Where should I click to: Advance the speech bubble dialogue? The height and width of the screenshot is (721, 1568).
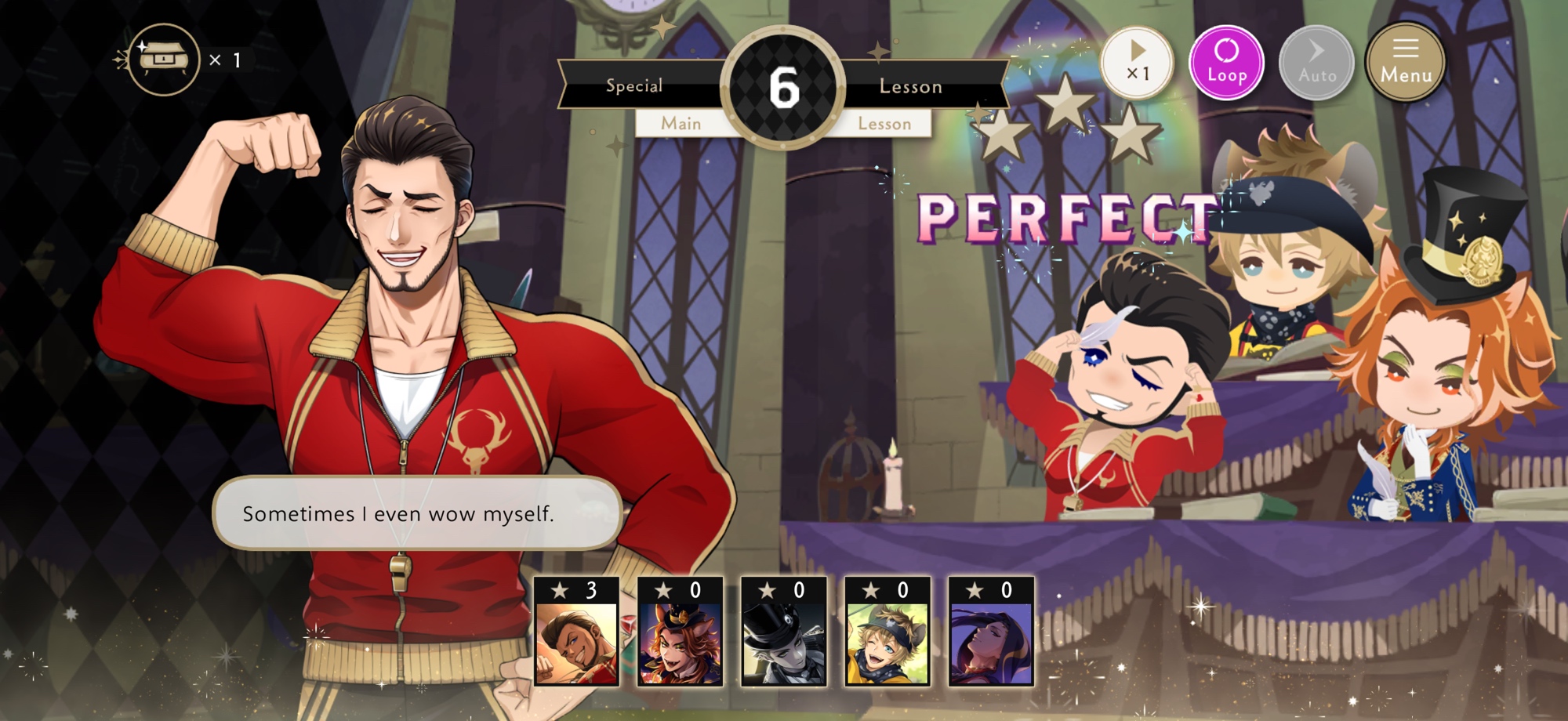click(x=417, y=513)
